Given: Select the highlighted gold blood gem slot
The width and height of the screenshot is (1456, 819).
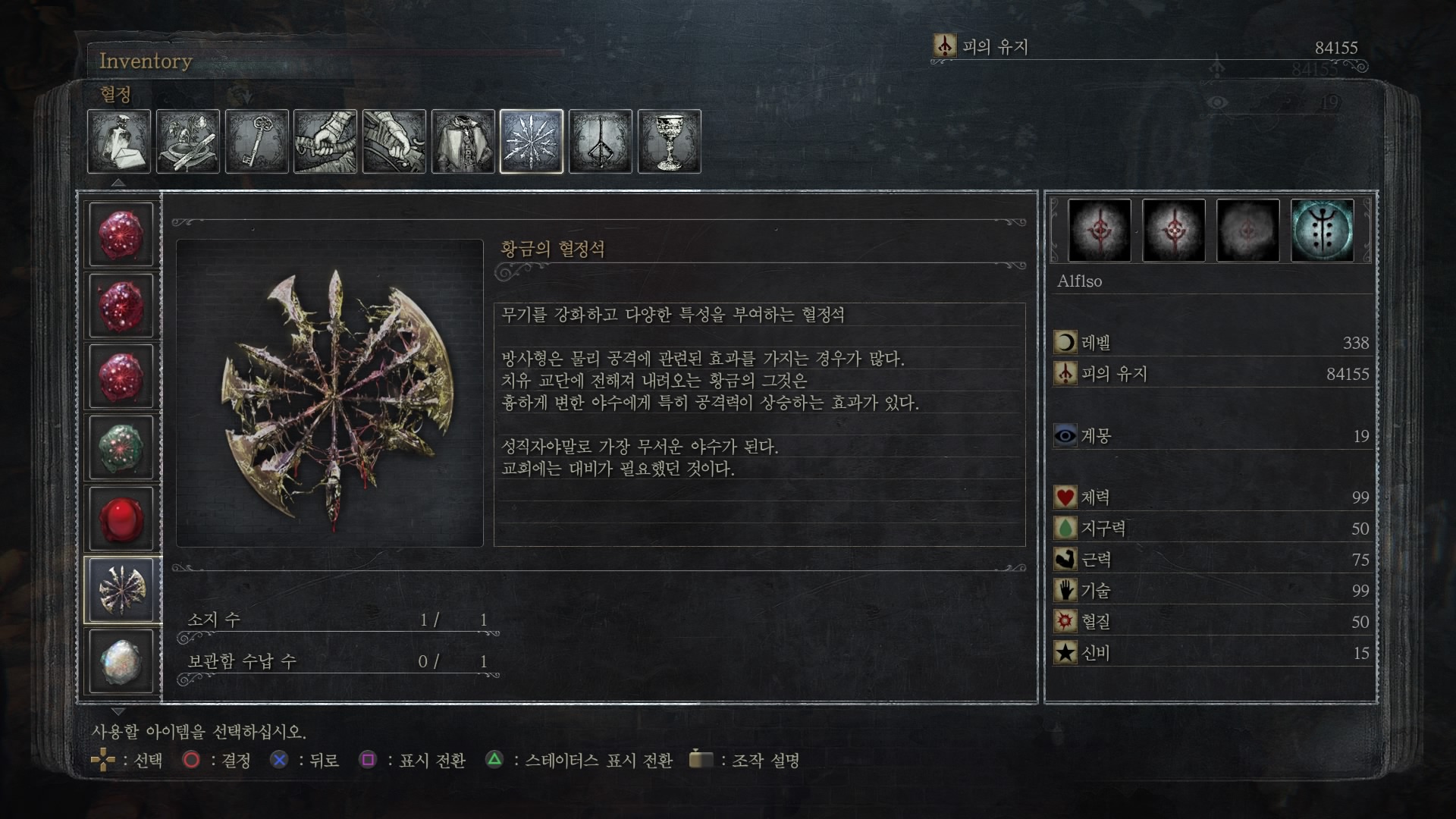Looking at the screenshot, I should [x=121, y=590].
